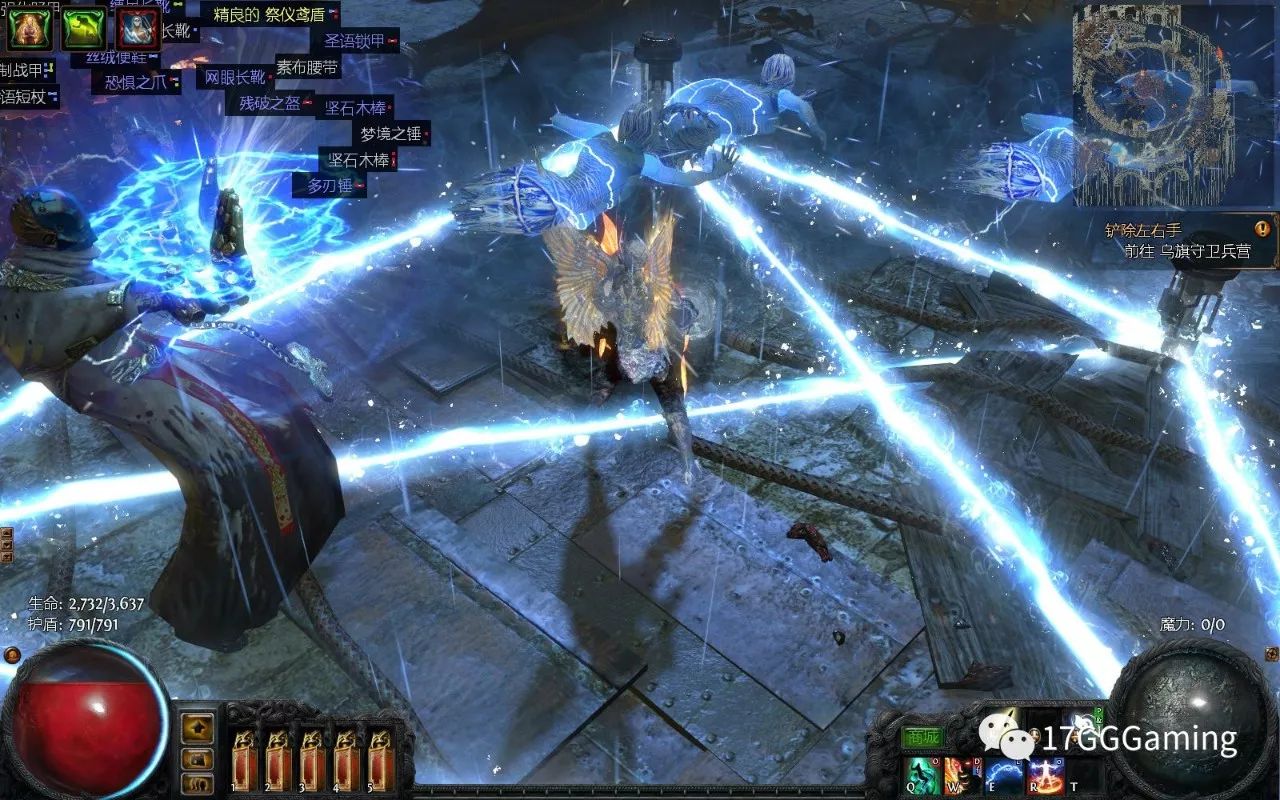The image size is (1280, 800).
Task: Open the 商城 shop button
Action: click(922, 738)
